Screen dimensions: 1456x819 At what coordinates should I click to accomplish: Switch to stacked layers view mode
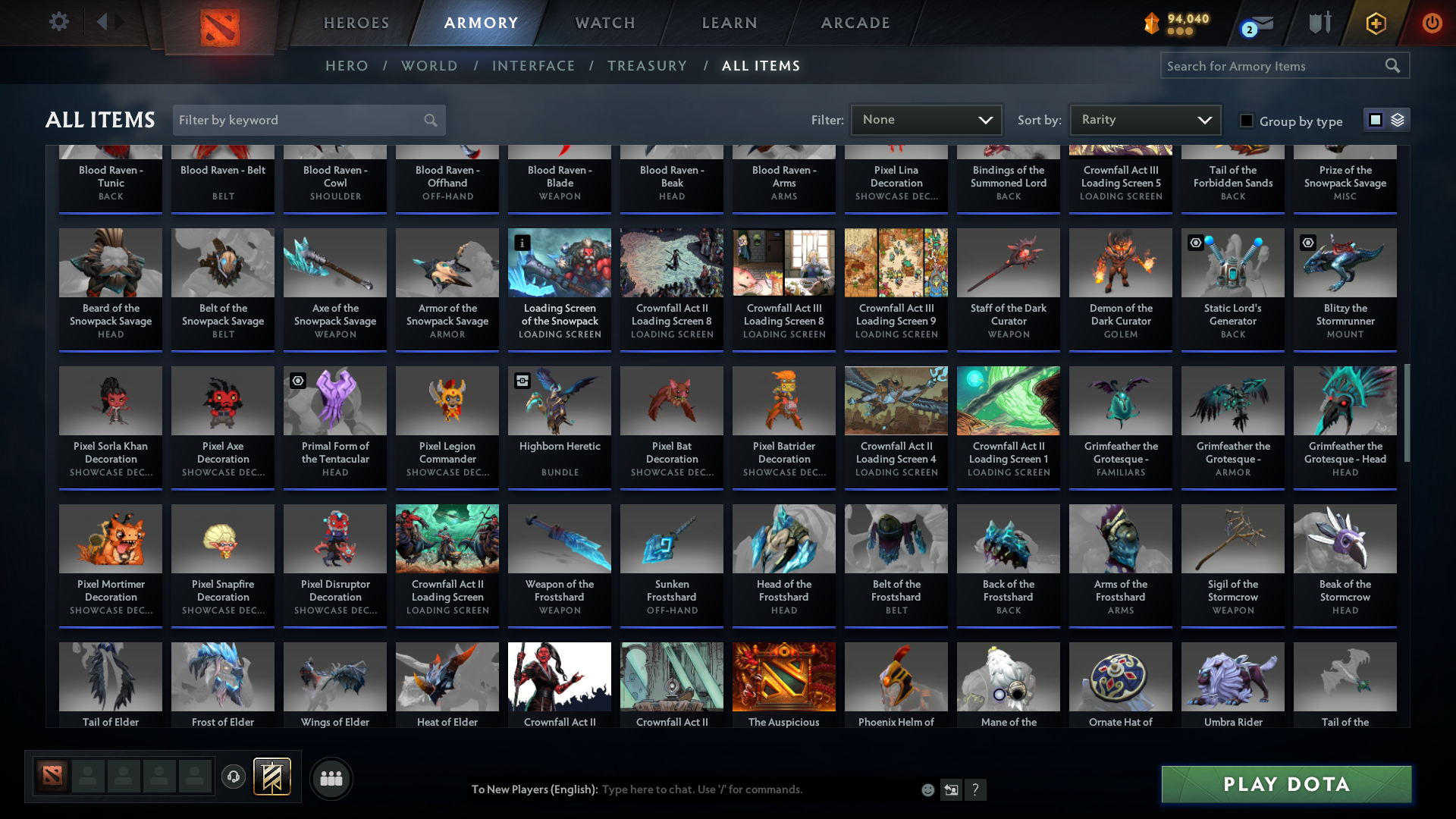pyautogui.click(x=1397, y=119)
